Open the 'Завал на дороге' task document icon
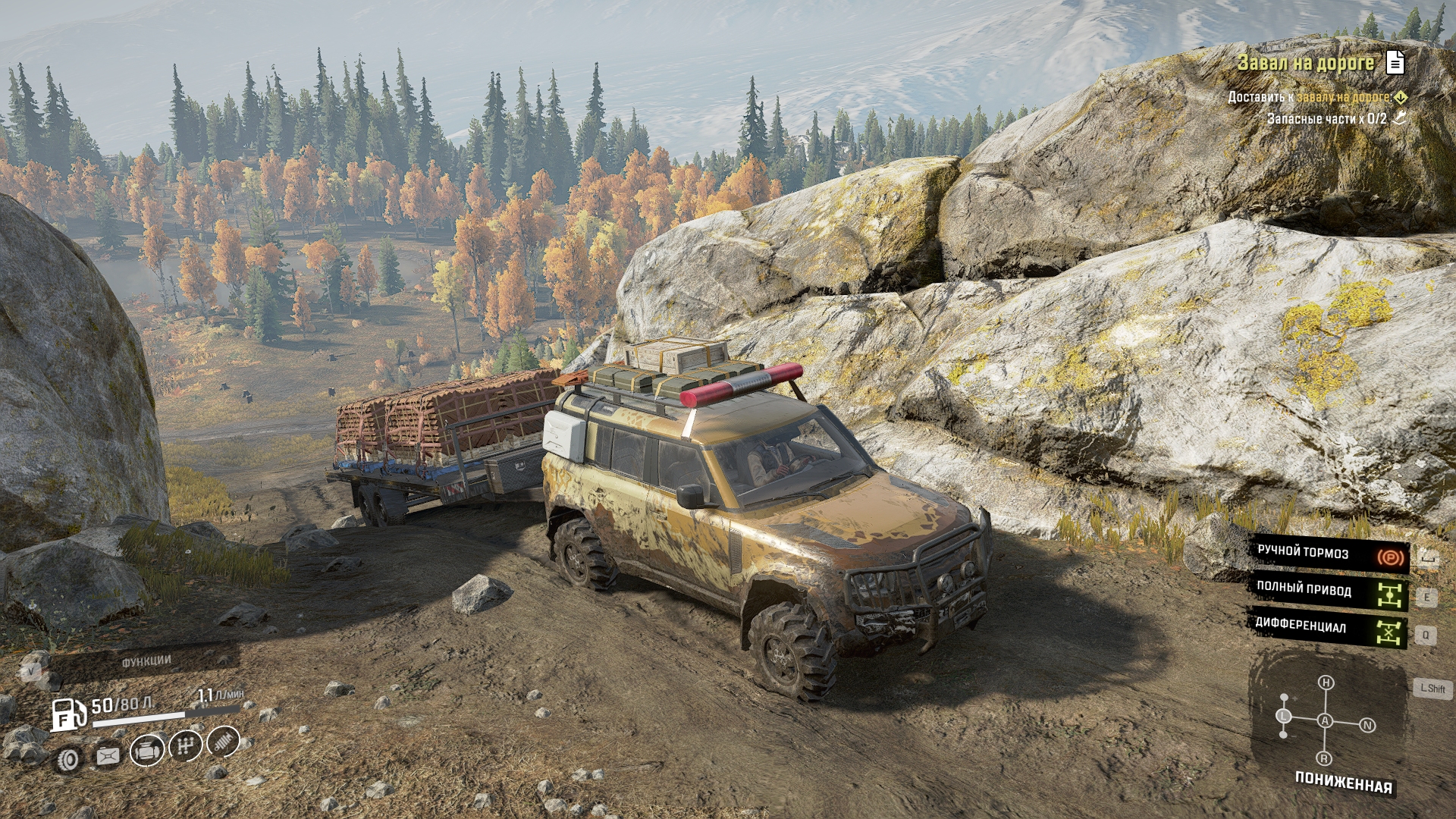 click(x=1395, y=62)
